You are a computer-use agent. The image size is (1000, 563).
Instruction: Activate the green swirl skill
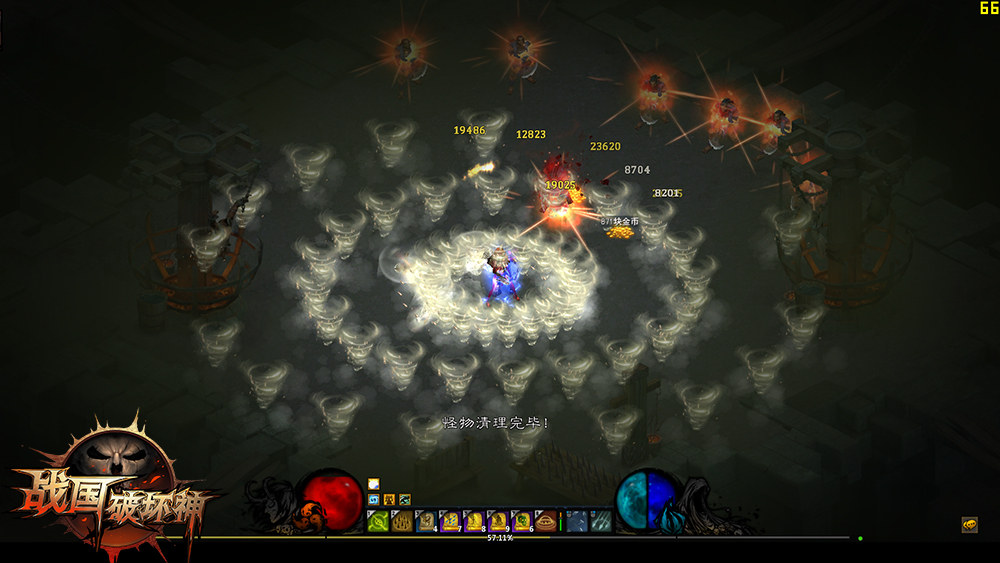click(x=378, y=521)
